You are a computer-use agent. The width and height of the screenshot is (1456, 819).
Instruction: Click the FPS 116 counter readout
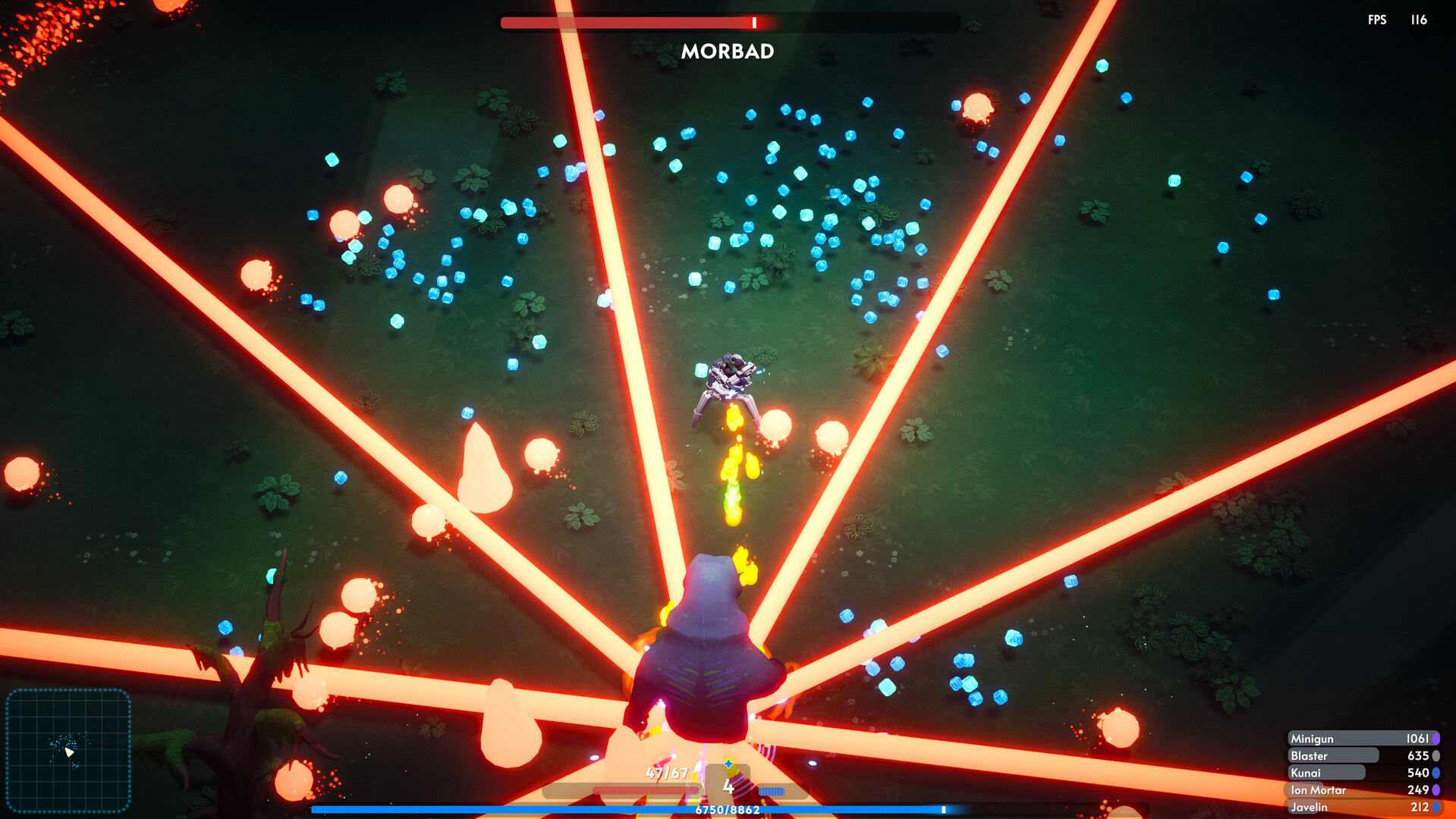1399,20
